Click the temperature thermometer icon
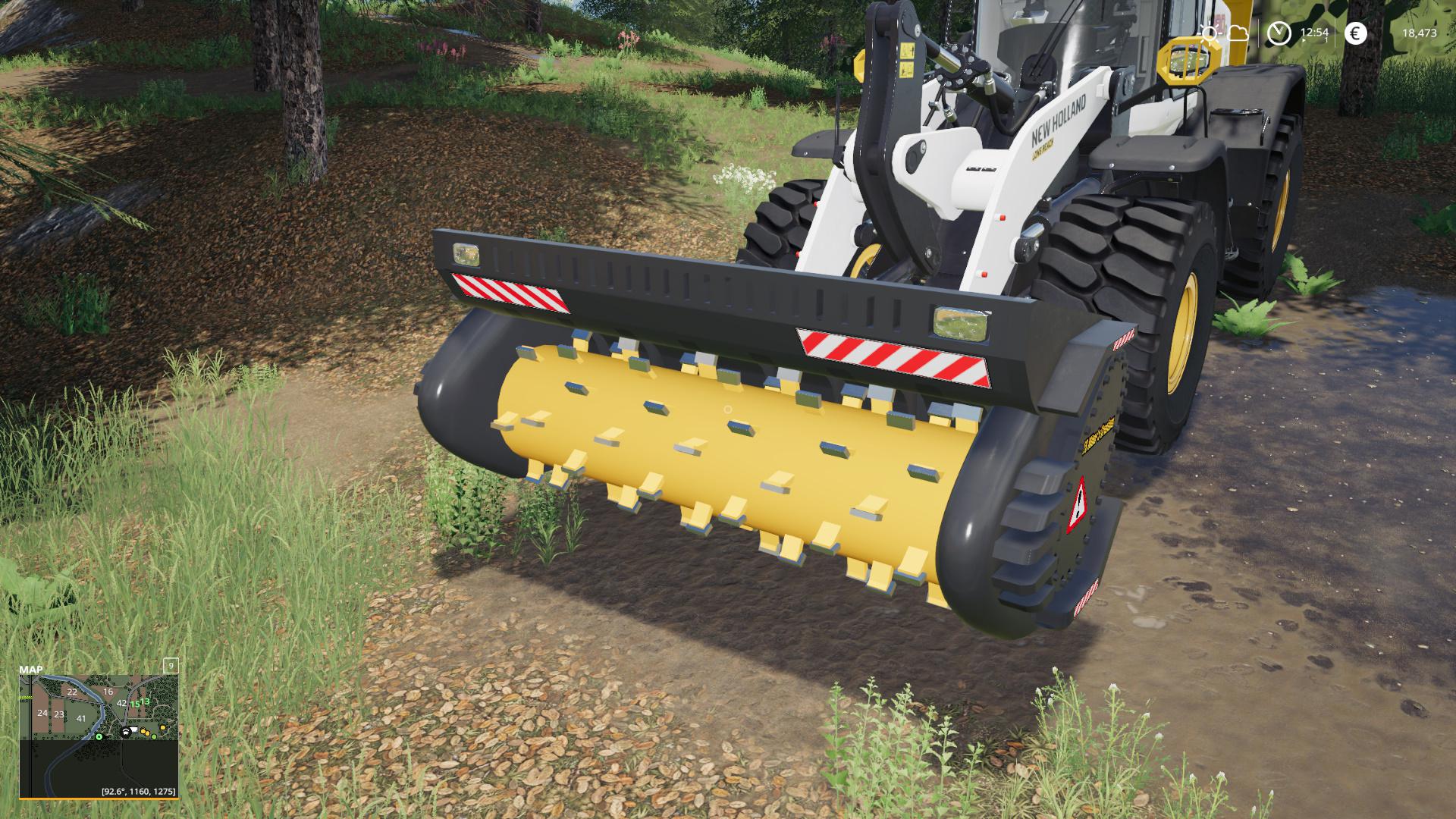This screenshot has height=819, width=1456. (x=1210, y=33)
